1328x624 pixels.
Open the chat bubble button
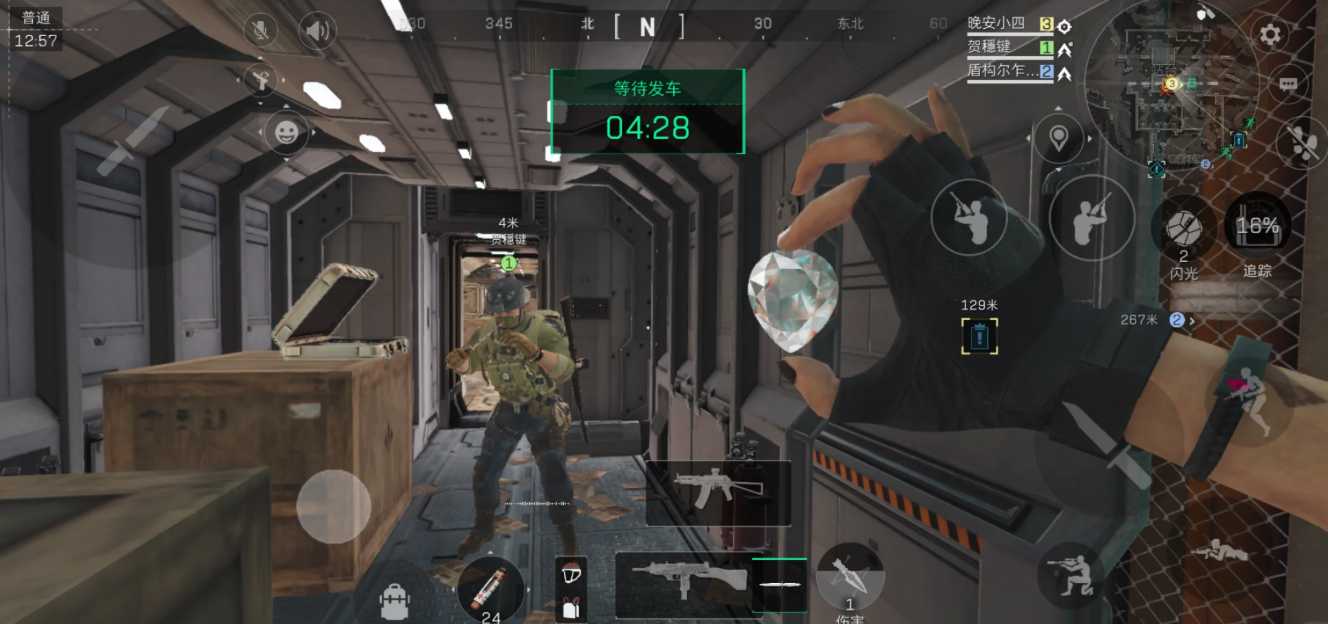1288,84
